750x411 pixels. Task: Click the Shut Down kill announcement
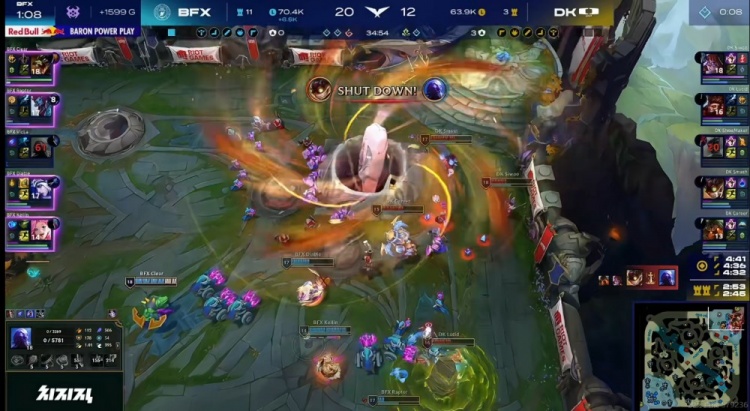pyautogui.click(x=377, y=89)
